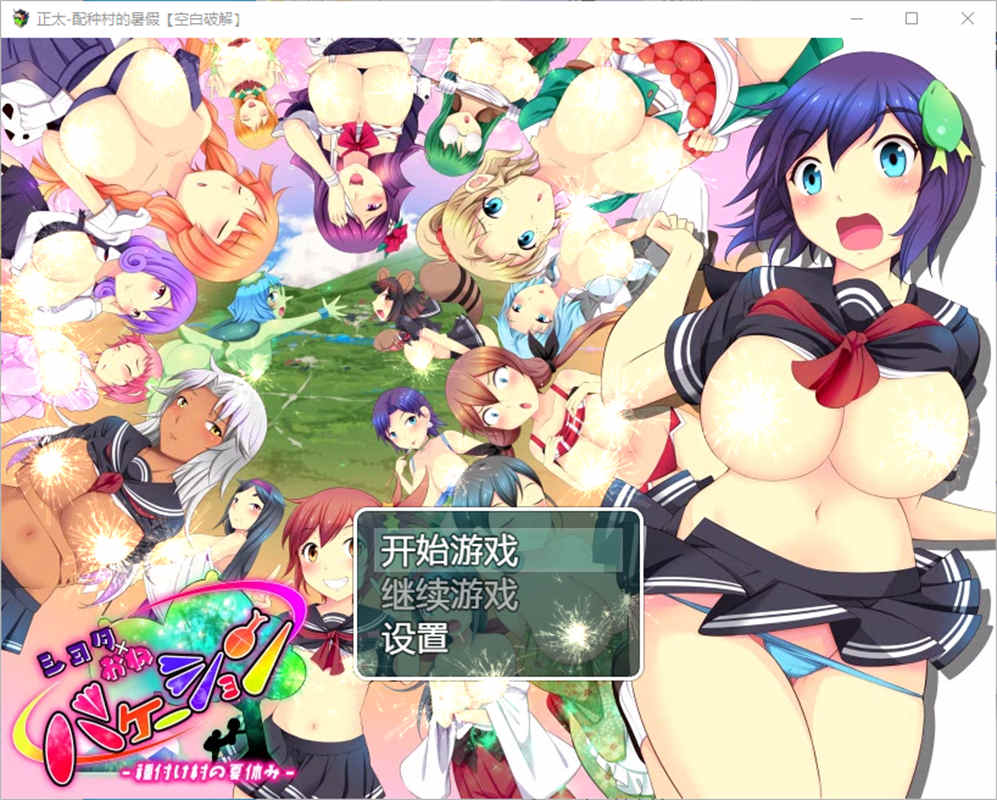Choose the 继续游戏 continue option
The image size is (997, 800).
point(449,595)
